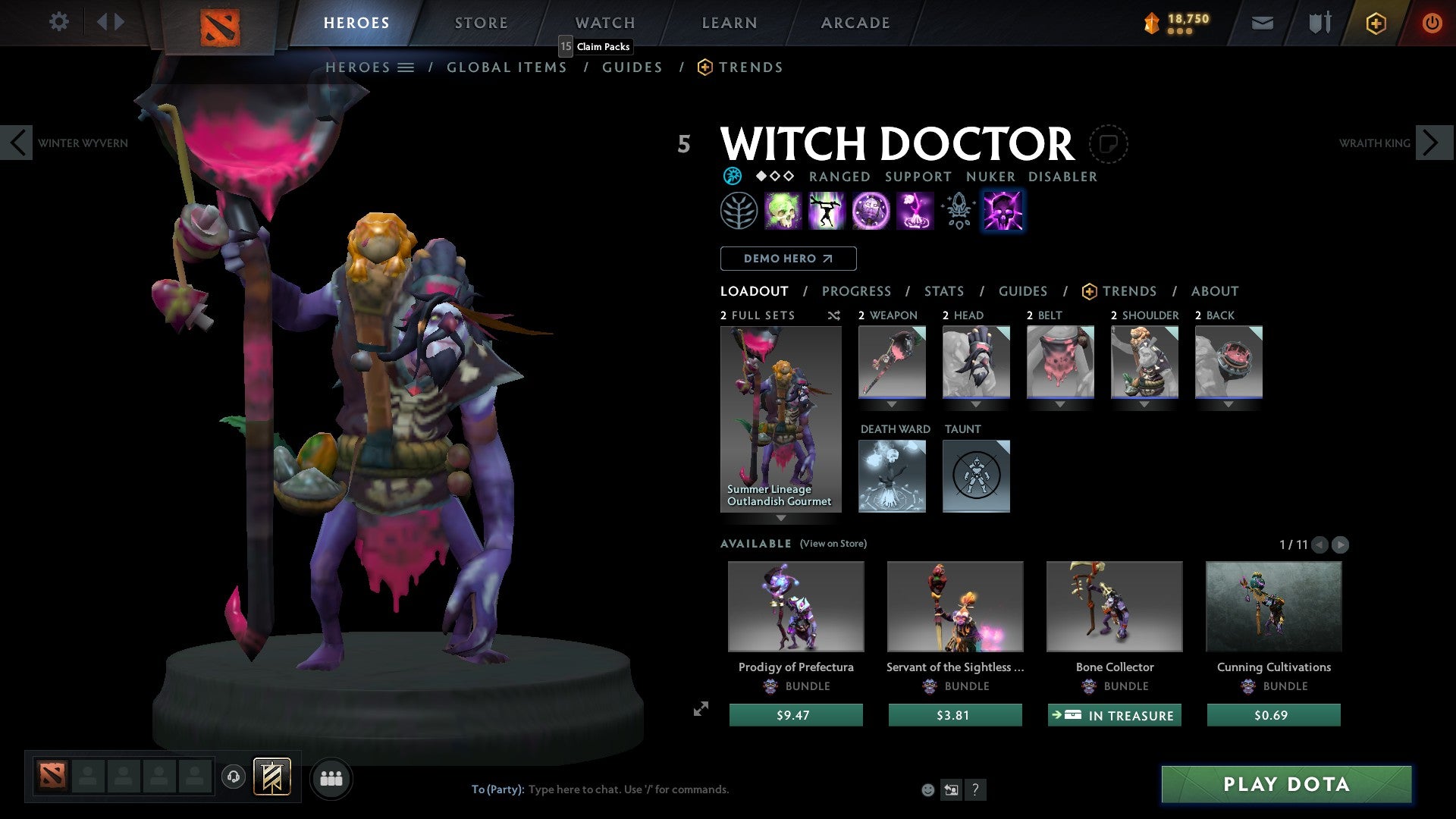This screenshot has height=819, width=1456.
Task: Click the Taunt slot with disabled symbol
Action: point(976,475)
